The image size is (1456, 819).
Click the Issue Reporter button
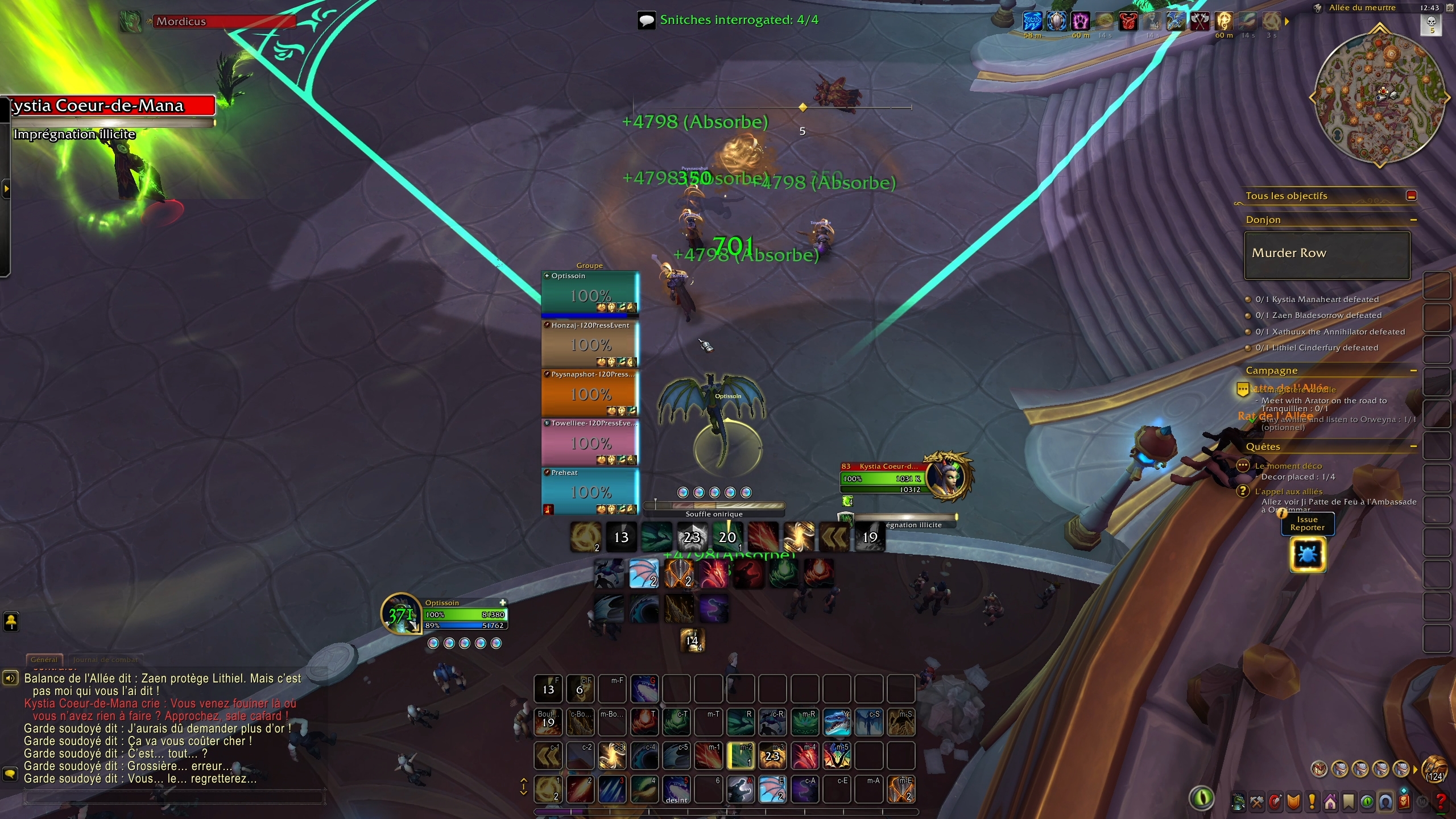[x=1308, y=523]
